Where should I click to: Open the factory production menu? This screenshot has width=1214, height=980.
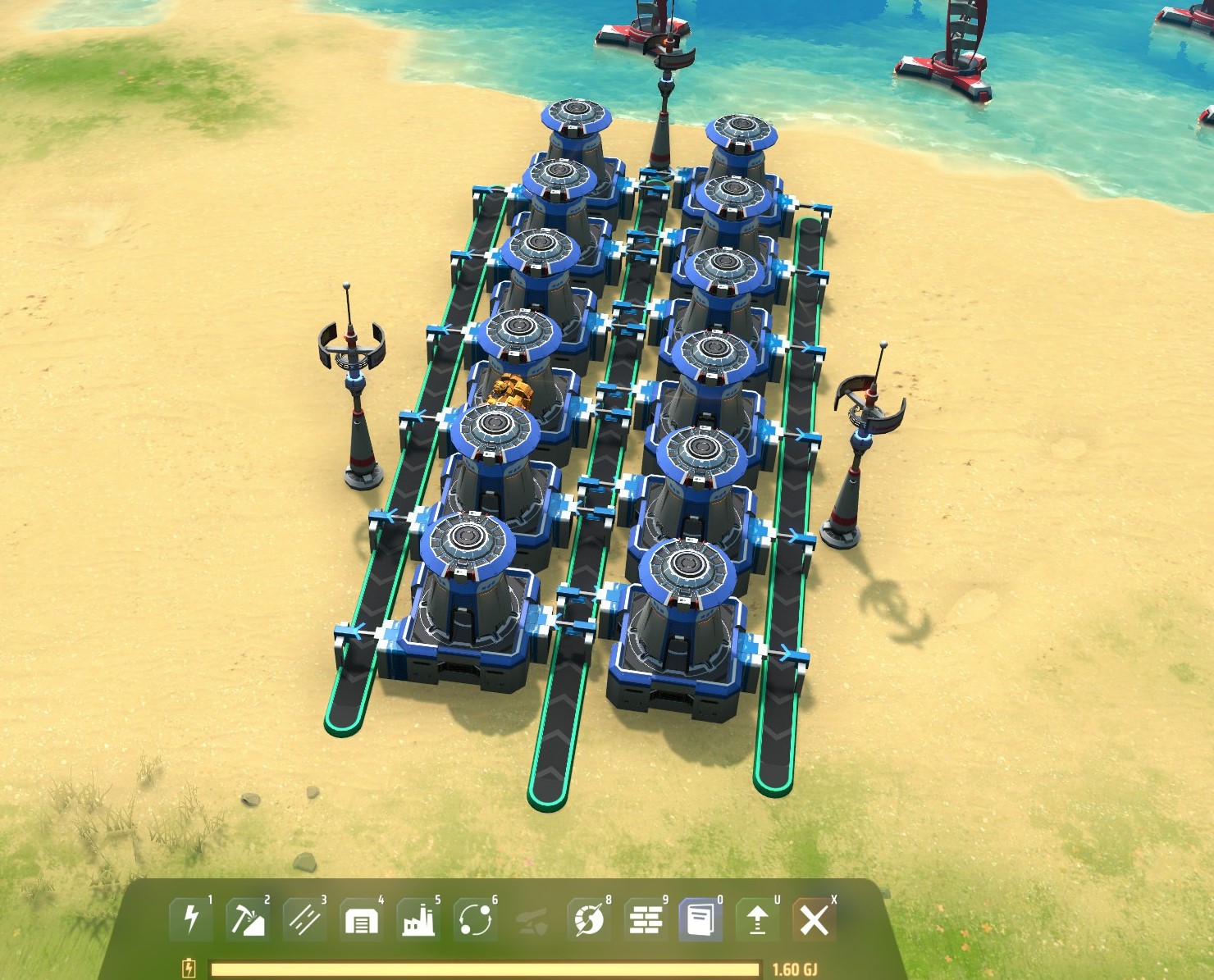(x=418, y=922)
